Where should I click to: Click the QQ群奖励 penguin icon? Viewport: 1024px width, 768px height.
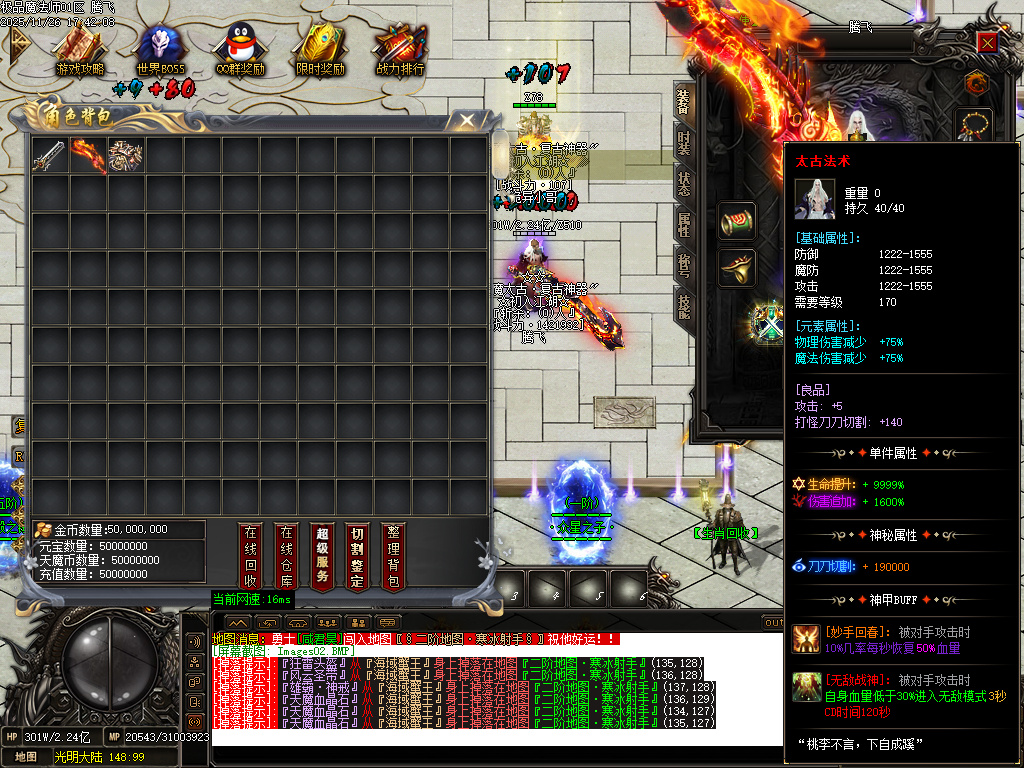(240, 49)
